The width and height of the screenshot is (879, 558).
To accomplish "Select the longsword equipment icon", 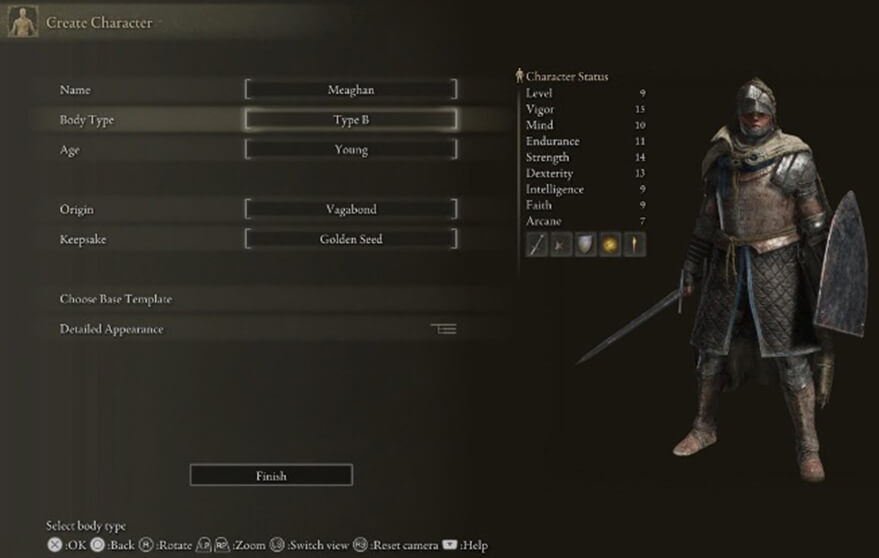I will point(538,245).
